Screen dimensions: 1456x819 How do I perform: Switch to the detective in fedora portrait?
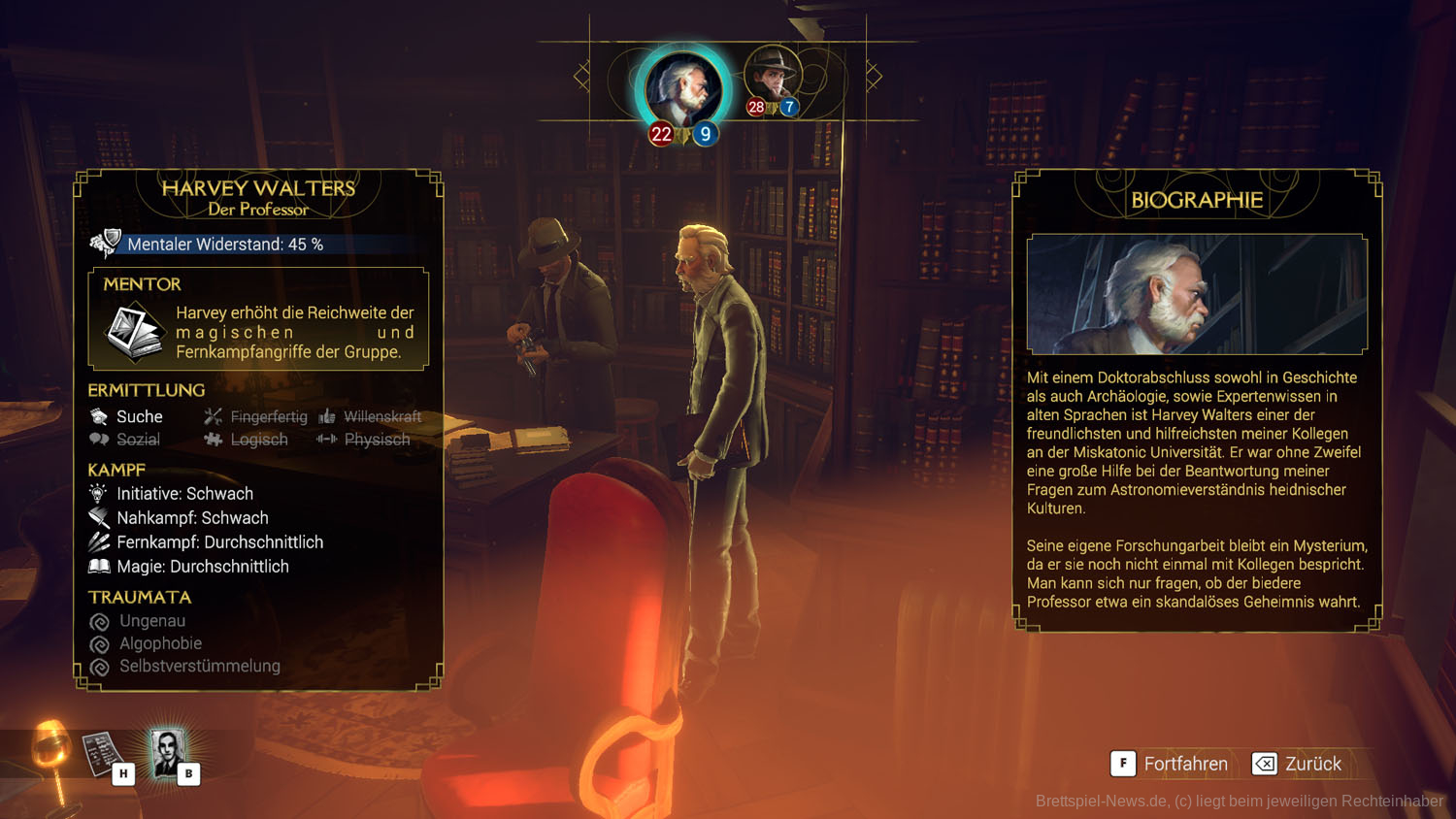click(773, 76)
